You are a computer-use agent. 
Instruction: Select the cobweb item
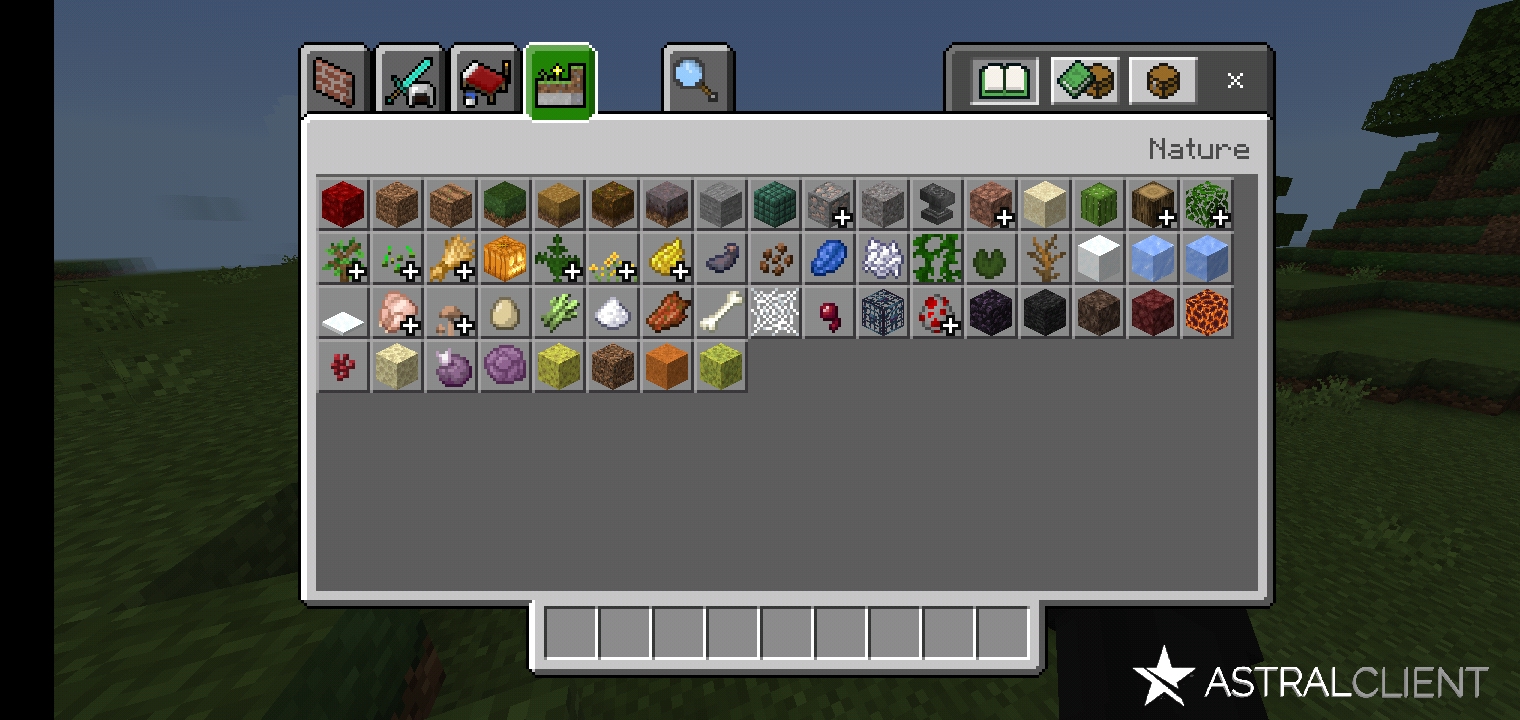(x=775, y=312)
